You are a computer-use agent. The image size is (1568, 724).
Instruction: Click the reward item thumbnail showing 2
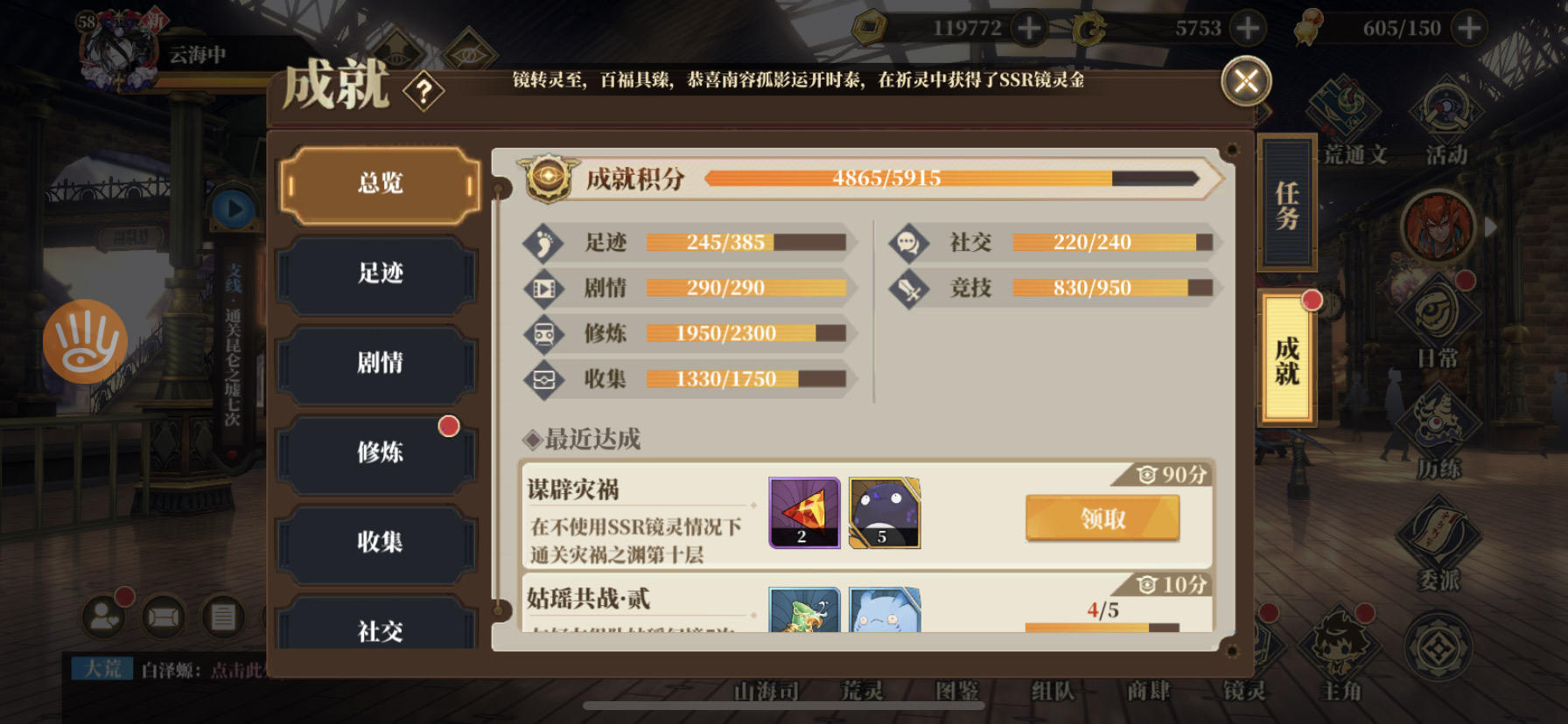[x=802, y=514]
